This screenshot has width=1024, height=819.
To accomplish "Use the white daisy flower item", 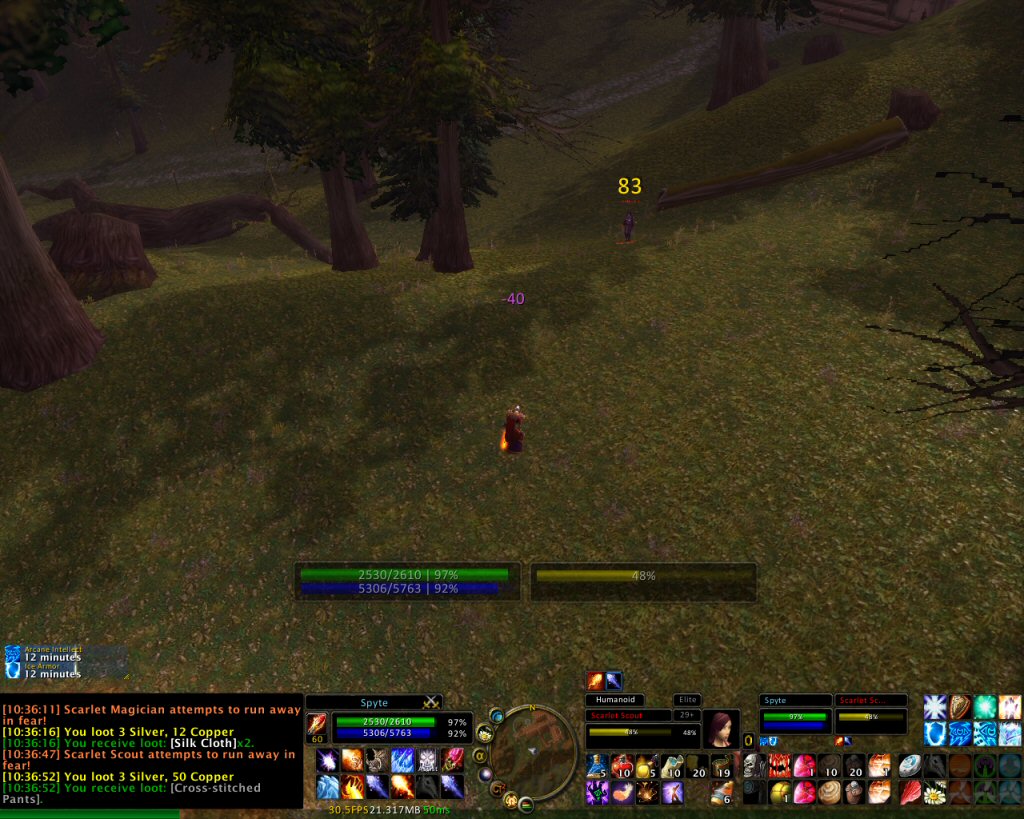I will pos(934,793).
